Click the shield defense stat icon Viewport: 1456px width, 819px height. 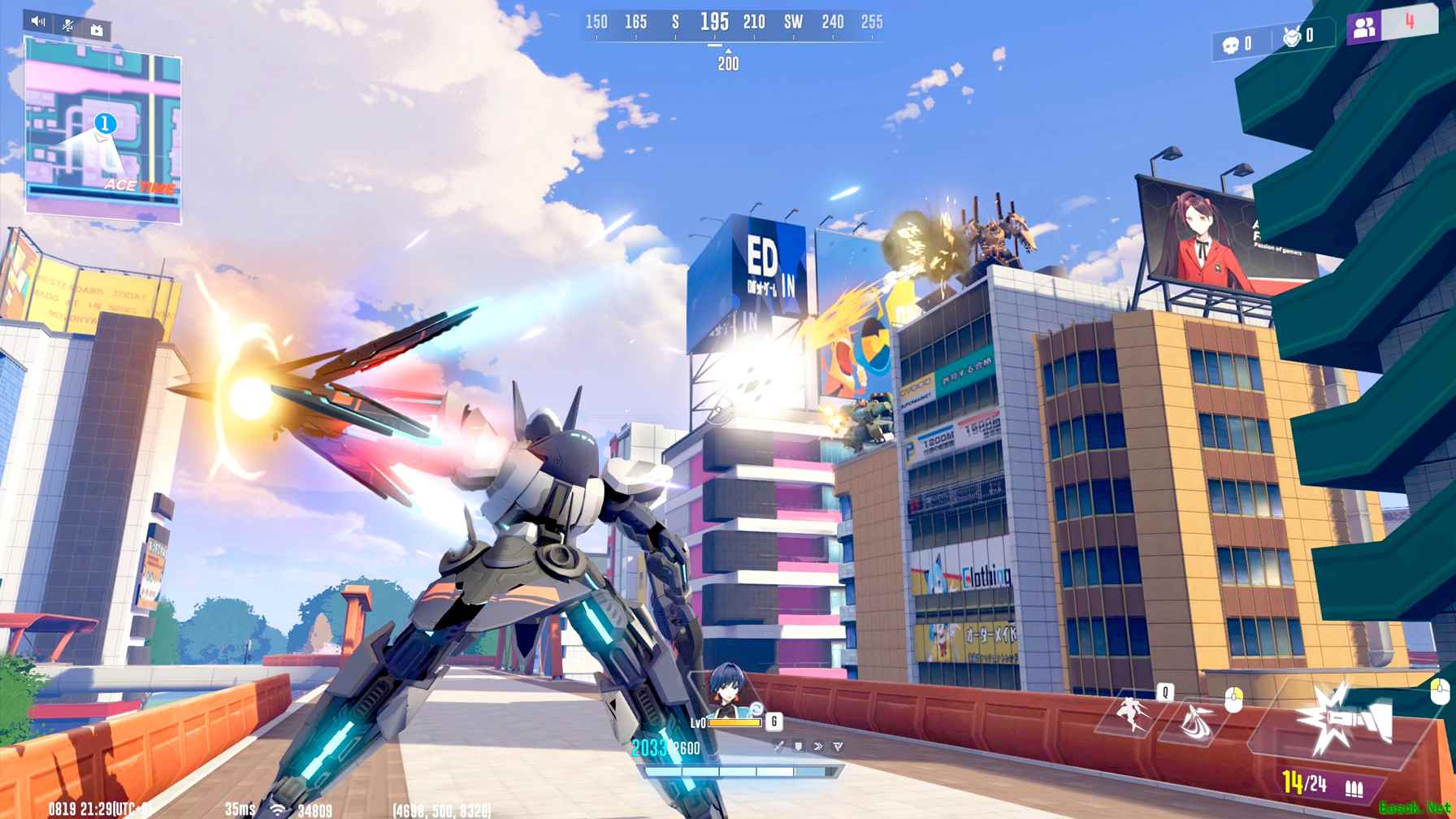point(799,747)
